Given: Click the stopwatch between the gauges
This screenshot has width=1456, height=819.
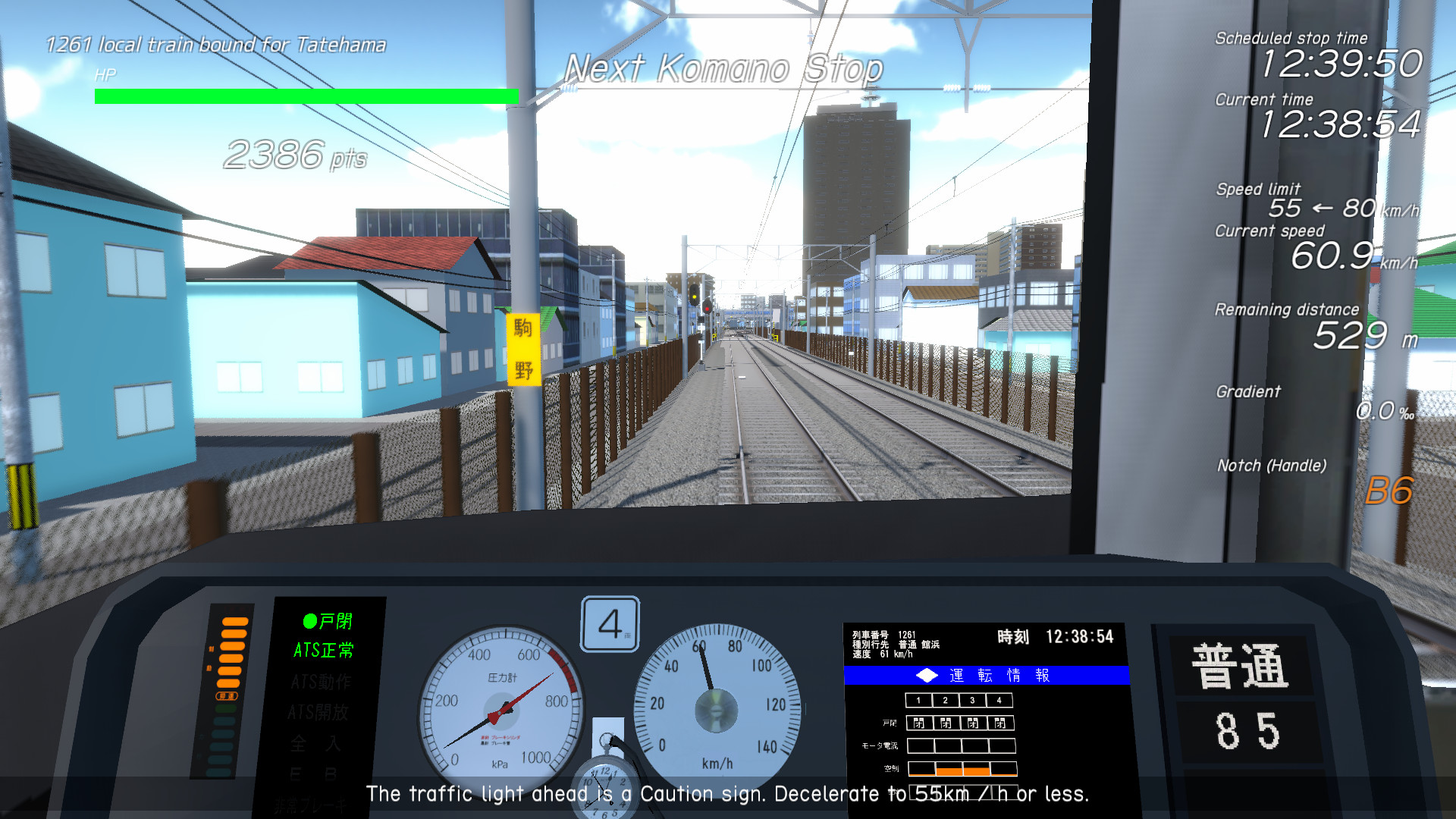Looking at the screenshot, I should click(x=607, y=789).
